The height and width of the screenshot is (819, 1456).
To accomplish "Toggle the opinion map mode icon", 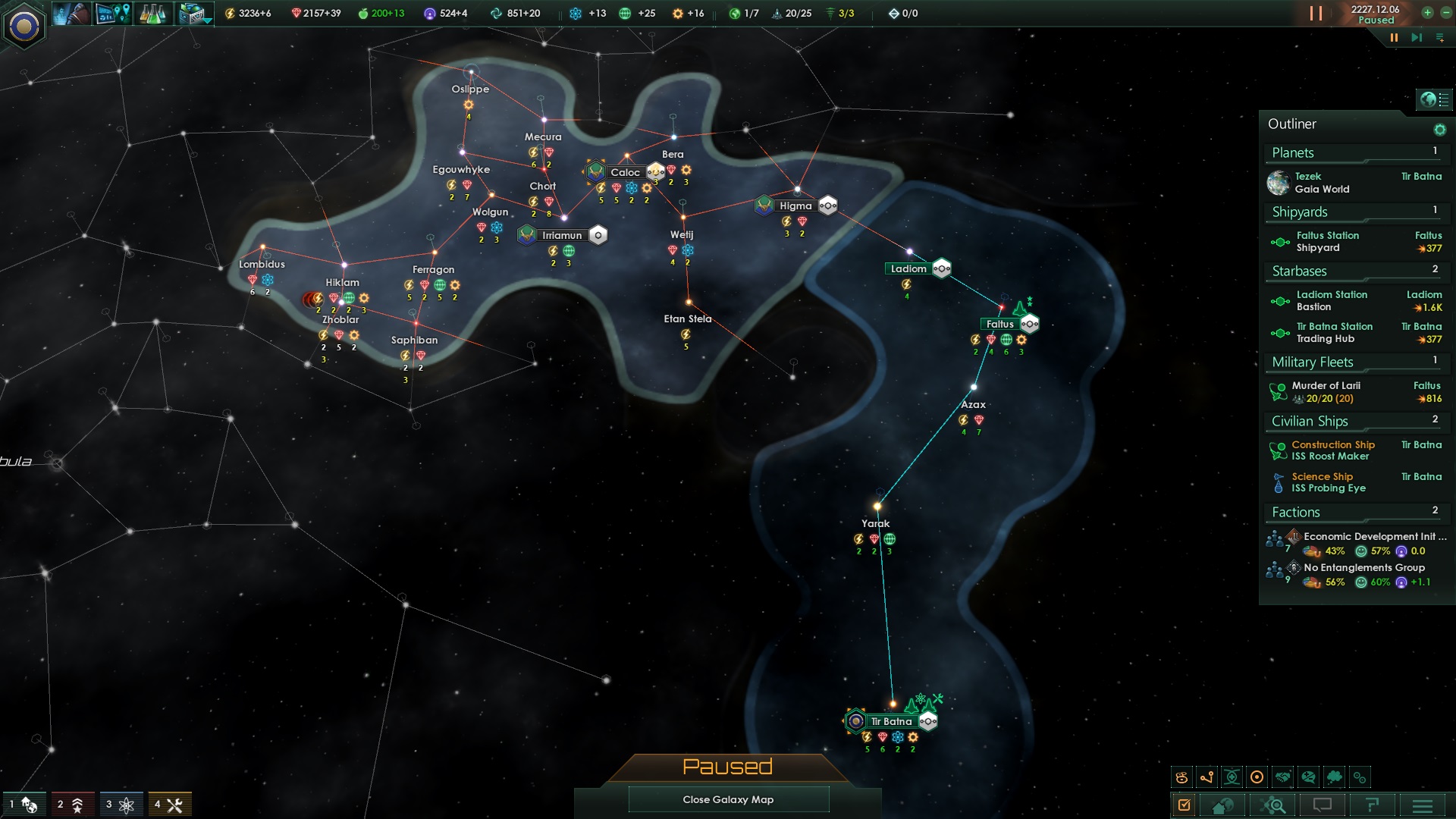I will click(1308, 777).
